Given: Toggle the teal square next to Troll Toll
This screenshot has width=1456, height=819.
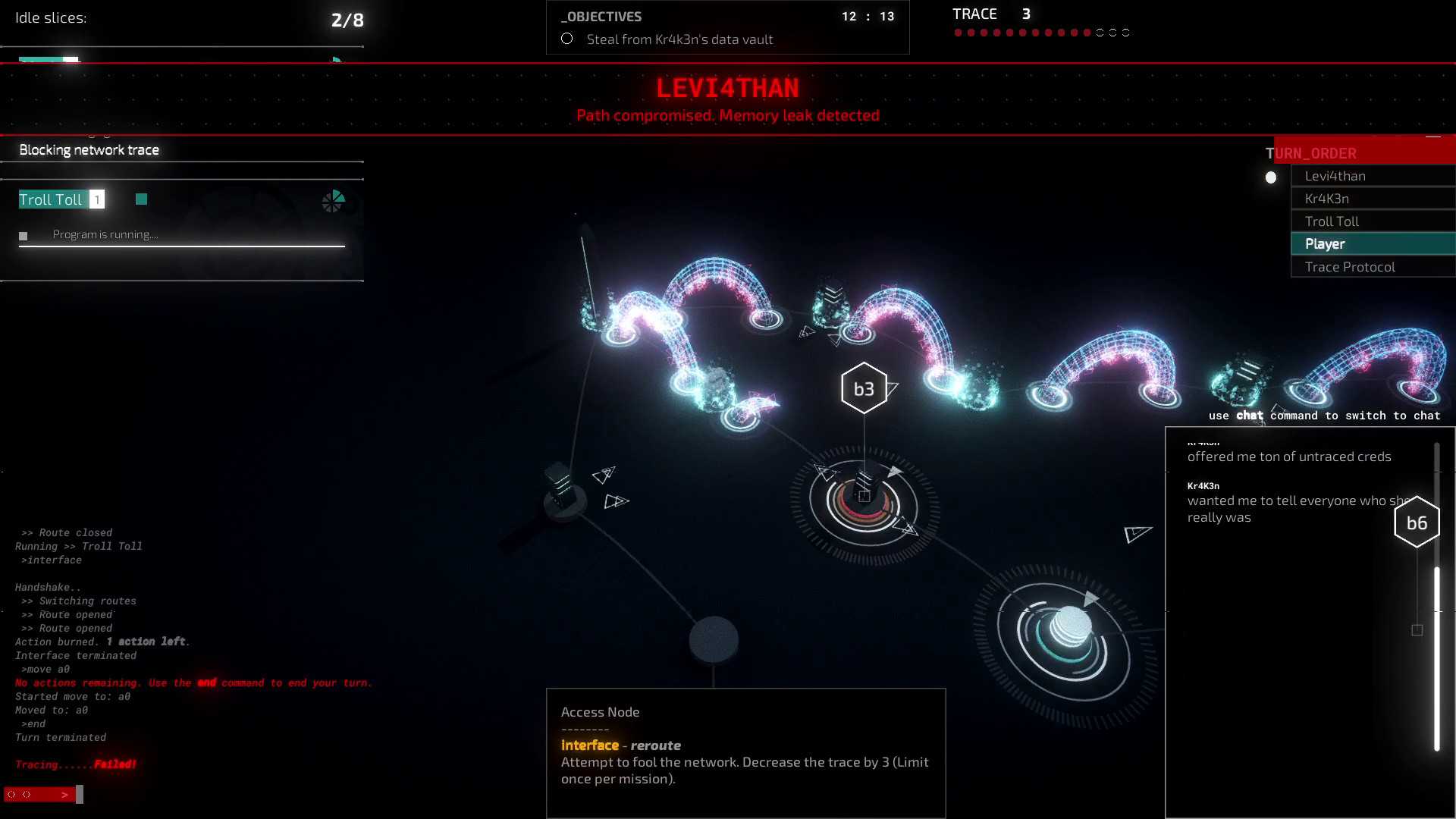Looking at the screenshot, I should click(x=141, y=199).
